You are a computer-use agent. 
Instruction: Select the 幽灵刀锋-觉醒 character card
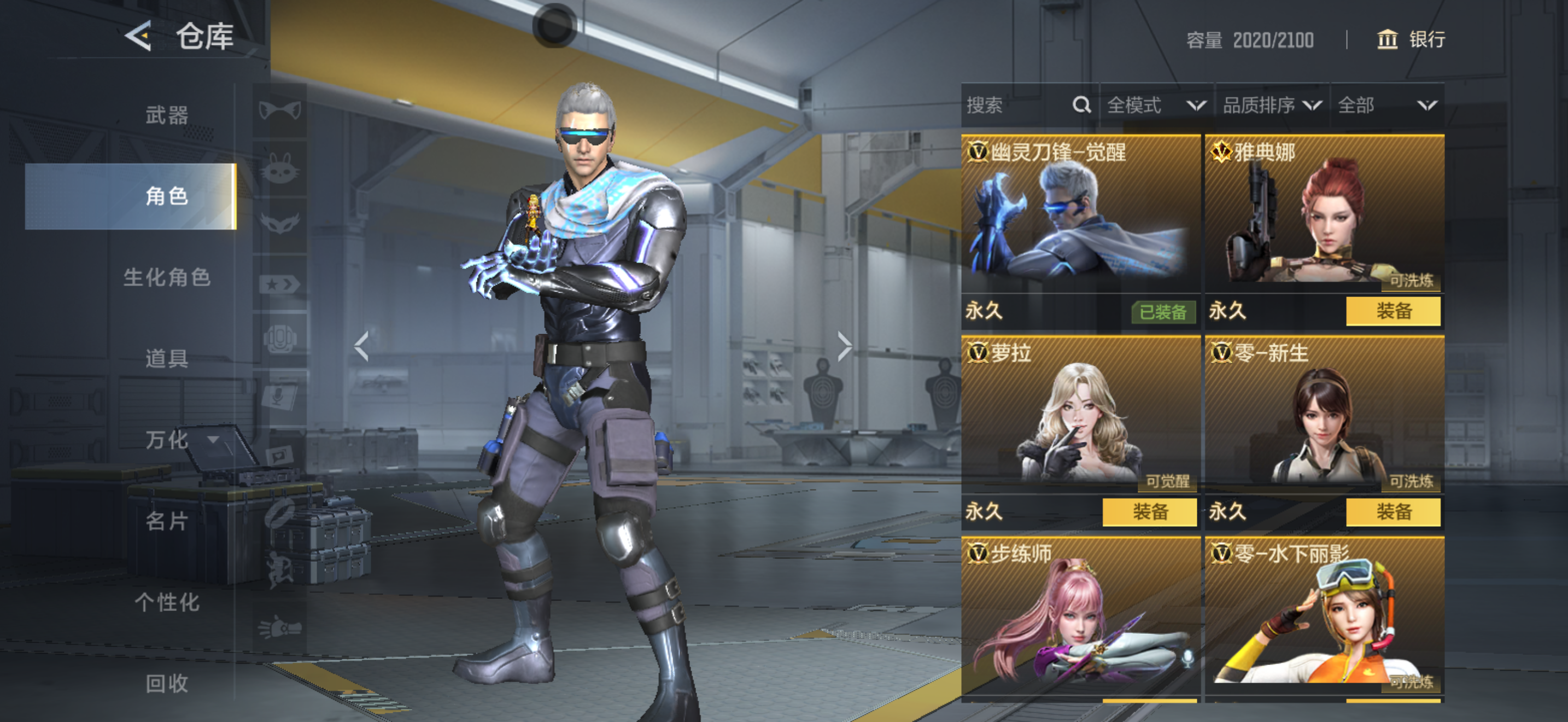1080,213
